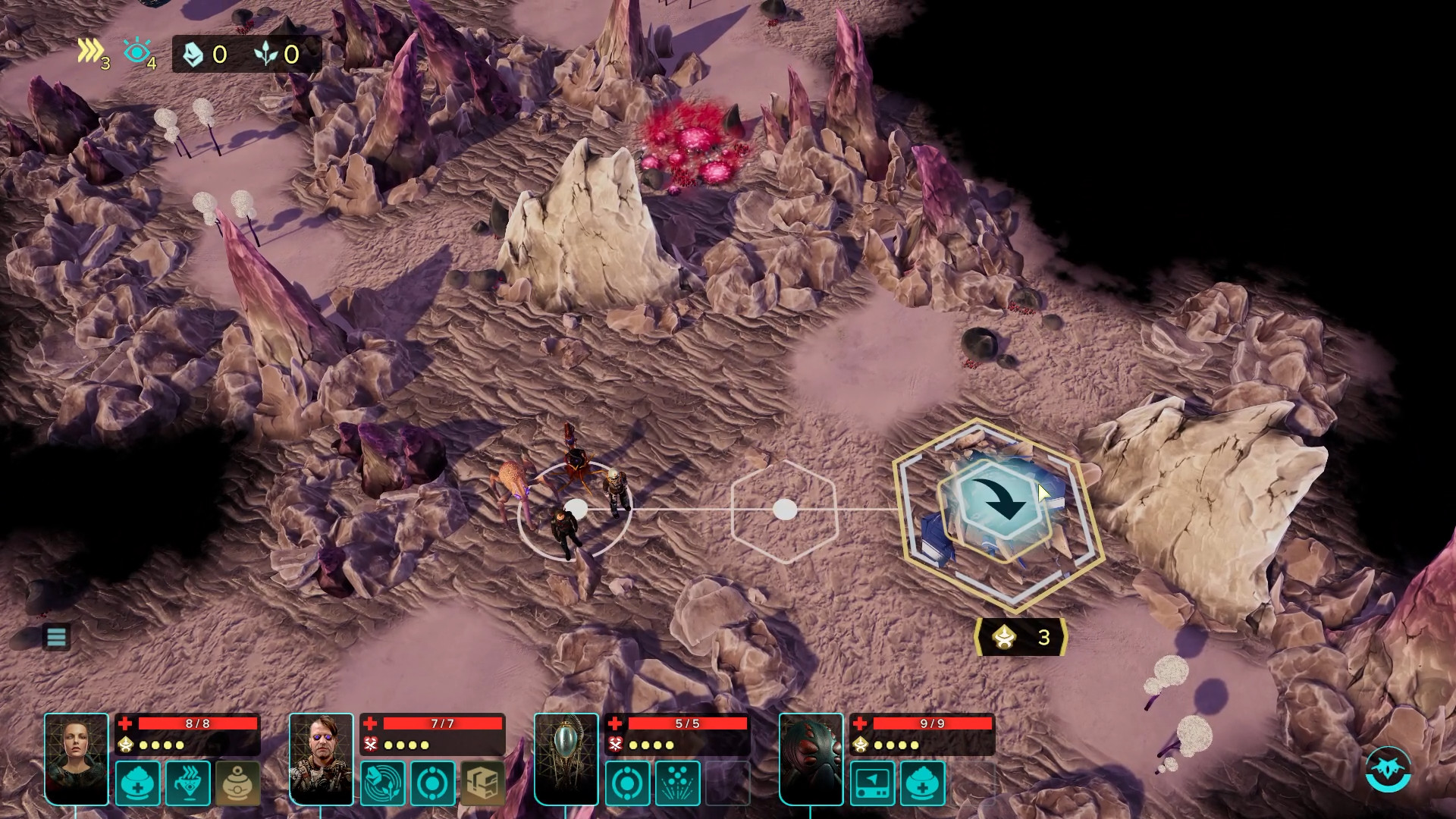Toggle the yellow triple-chevron movement indicator
The height and width of the screenshot is (819, 1456).
click(x=90, y=49)
